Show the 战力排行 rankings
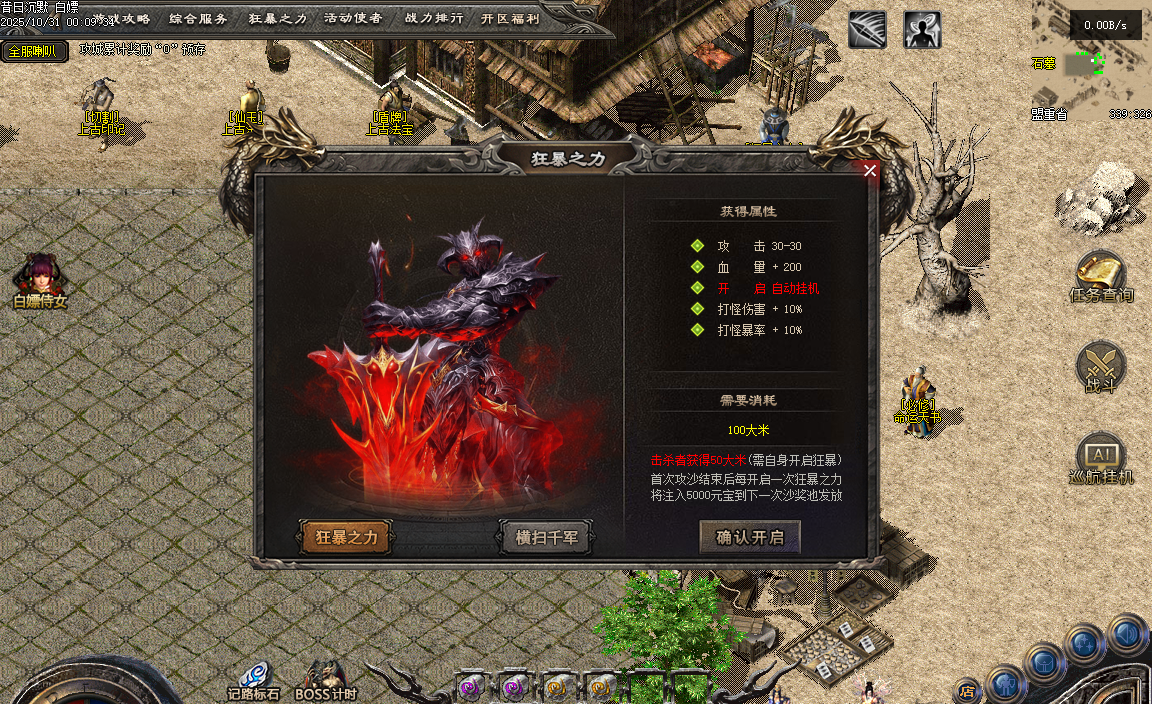 tap(433, 18)
